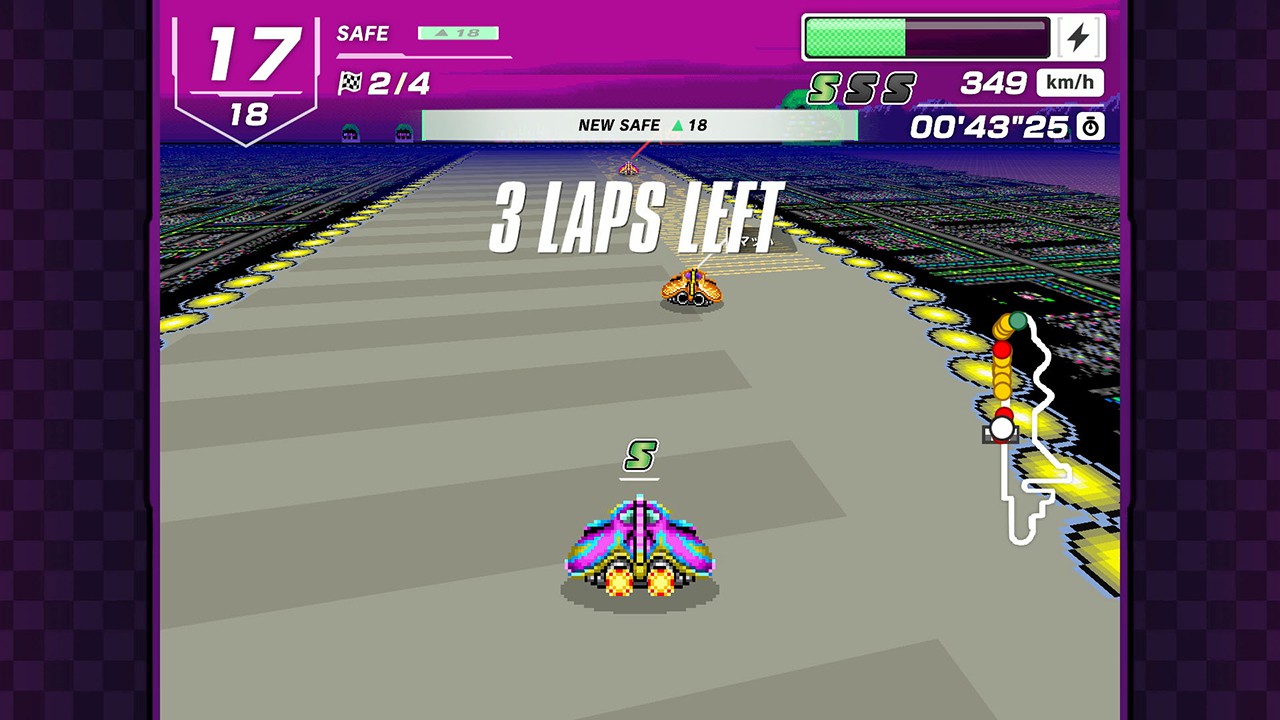Screen dimensions: 1280x720
Task: Click the NEW SAFE 18 banner
Action: point(640,125)
